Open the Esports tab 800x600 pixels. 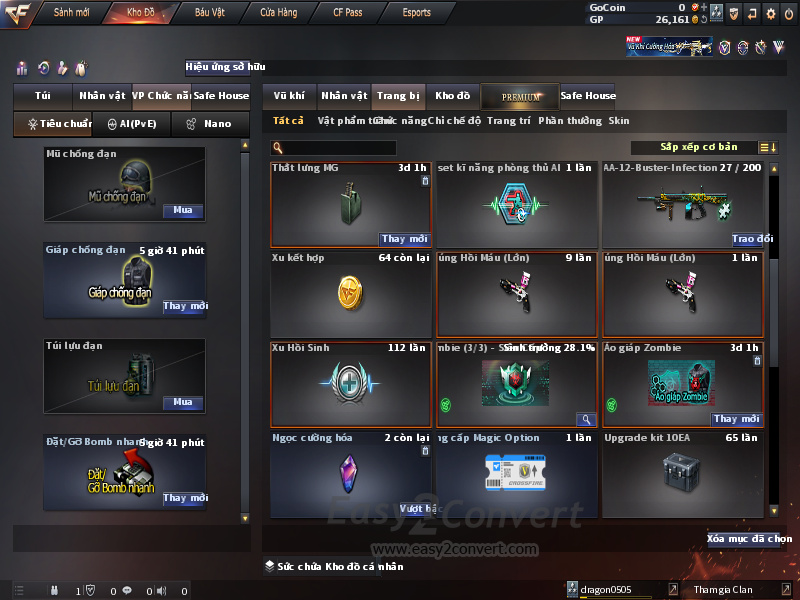coord(416,13)
